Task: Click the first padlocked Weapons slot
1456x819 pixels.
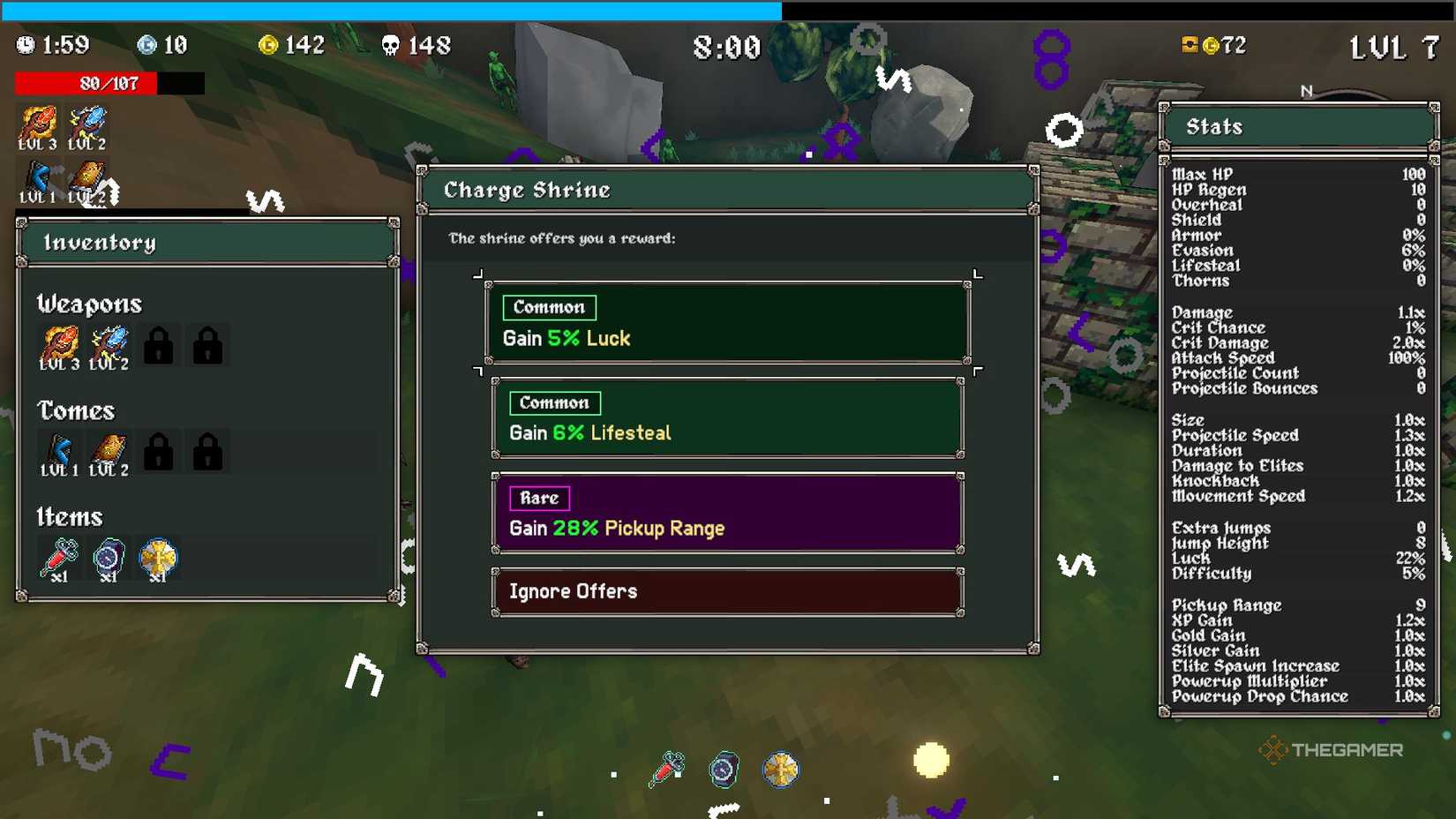Action: coord(159,345)
